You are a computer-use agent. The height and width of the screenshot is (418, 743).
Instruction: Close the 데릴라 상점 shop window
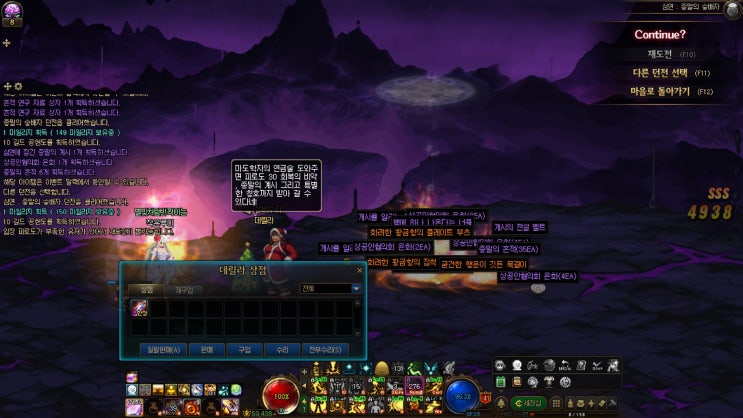coord(359,270)
